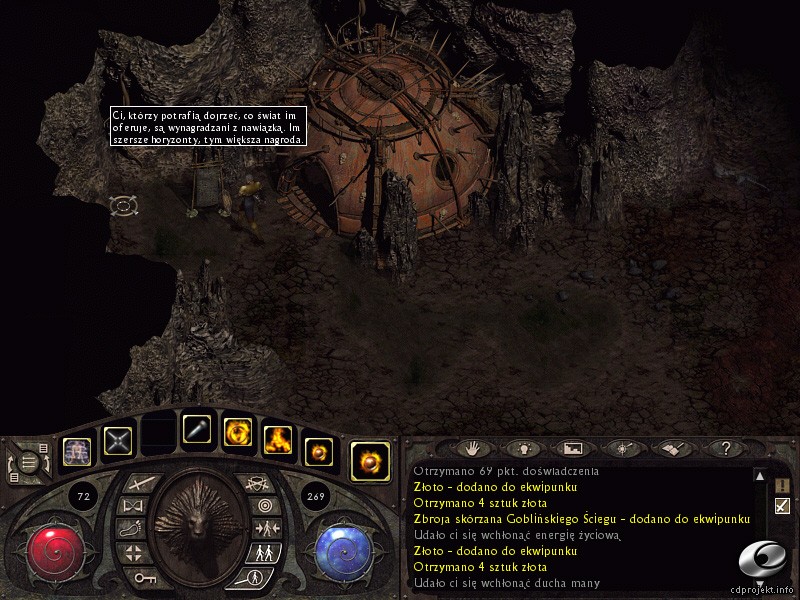This screenshot has height=600, width=800.
Task: Toggle the exclamation mark log filter
Action: point(782,485)
